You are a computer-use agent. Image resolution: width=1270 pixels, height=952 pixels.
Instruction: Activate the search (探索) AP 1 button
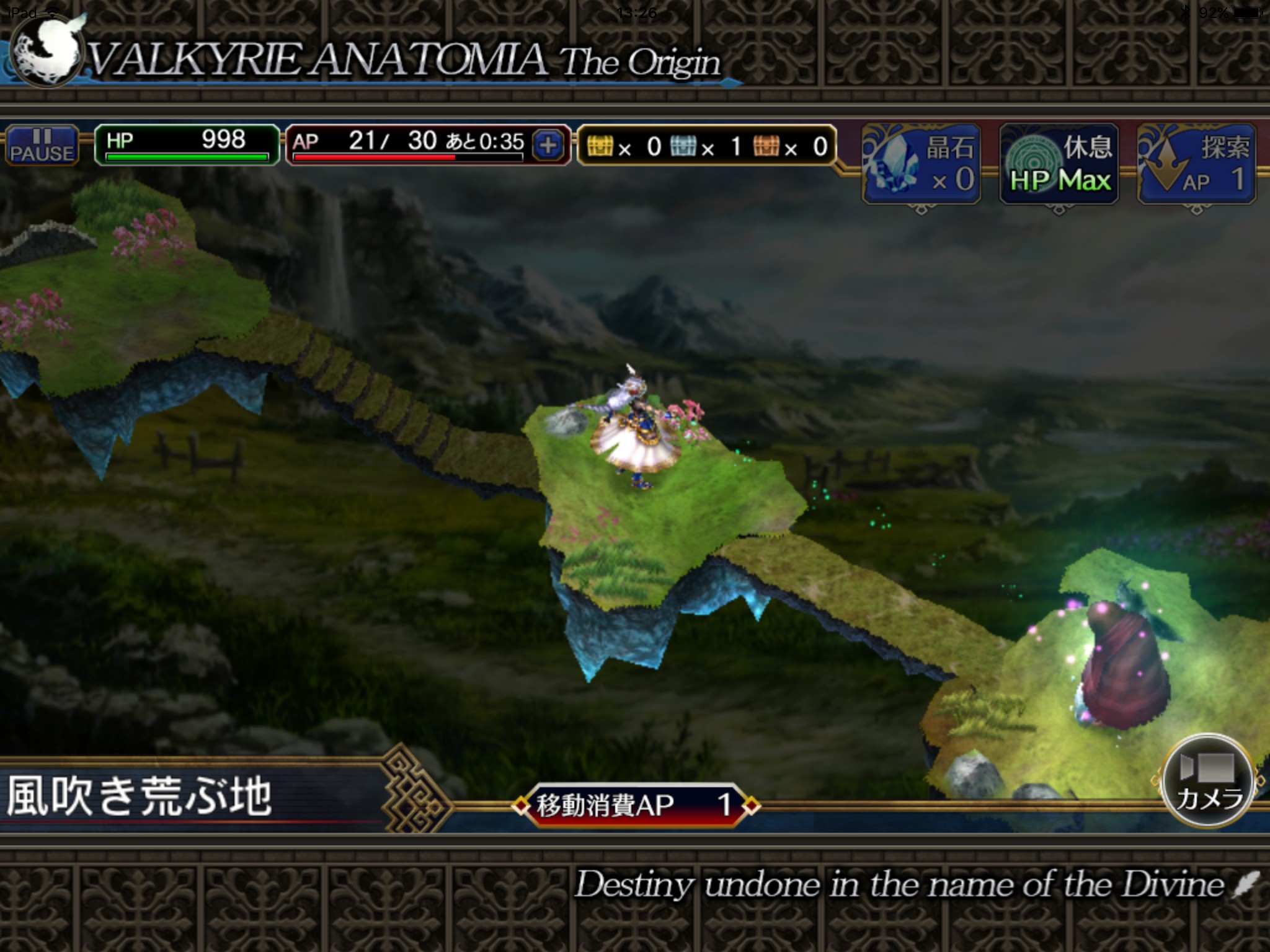coord(1197,164)
